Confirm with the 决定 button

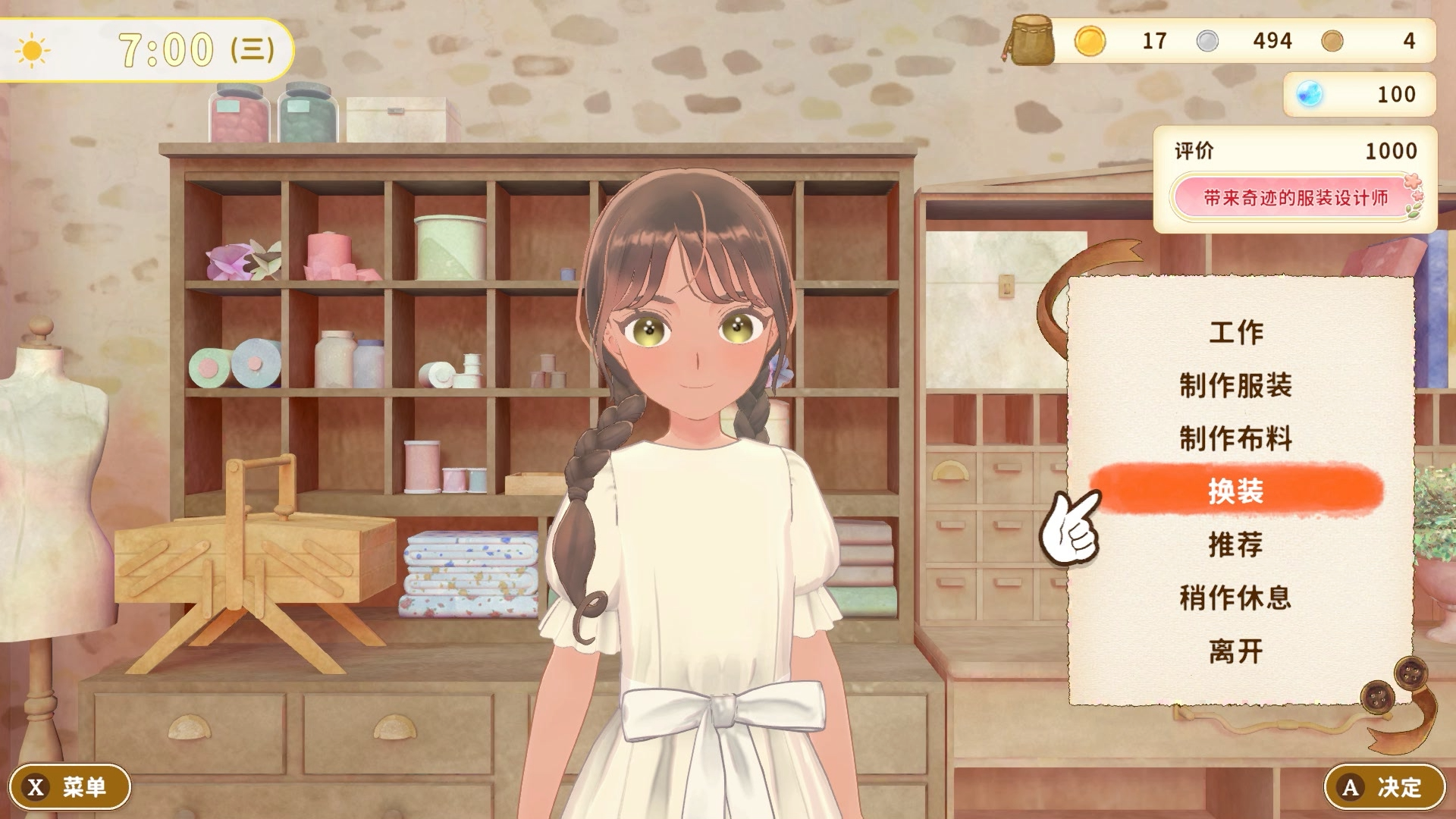1385,787
